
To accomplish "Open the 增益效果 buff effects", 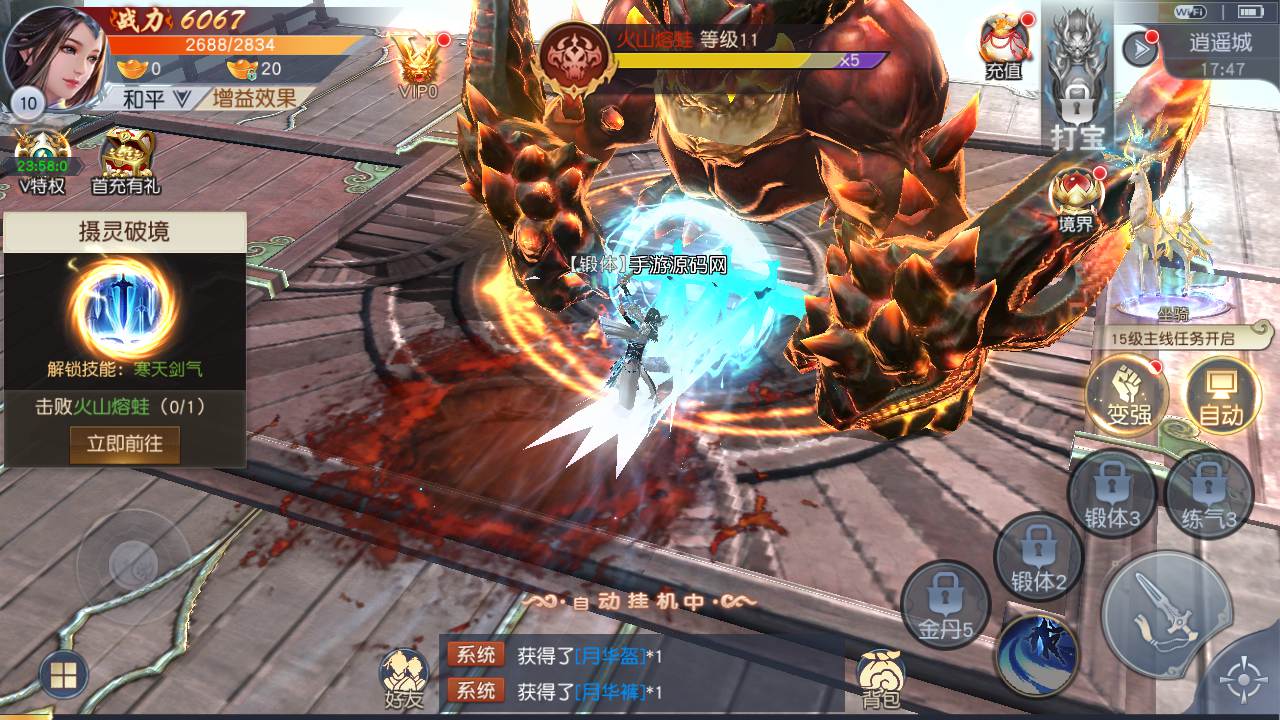I will coord(254,98).
